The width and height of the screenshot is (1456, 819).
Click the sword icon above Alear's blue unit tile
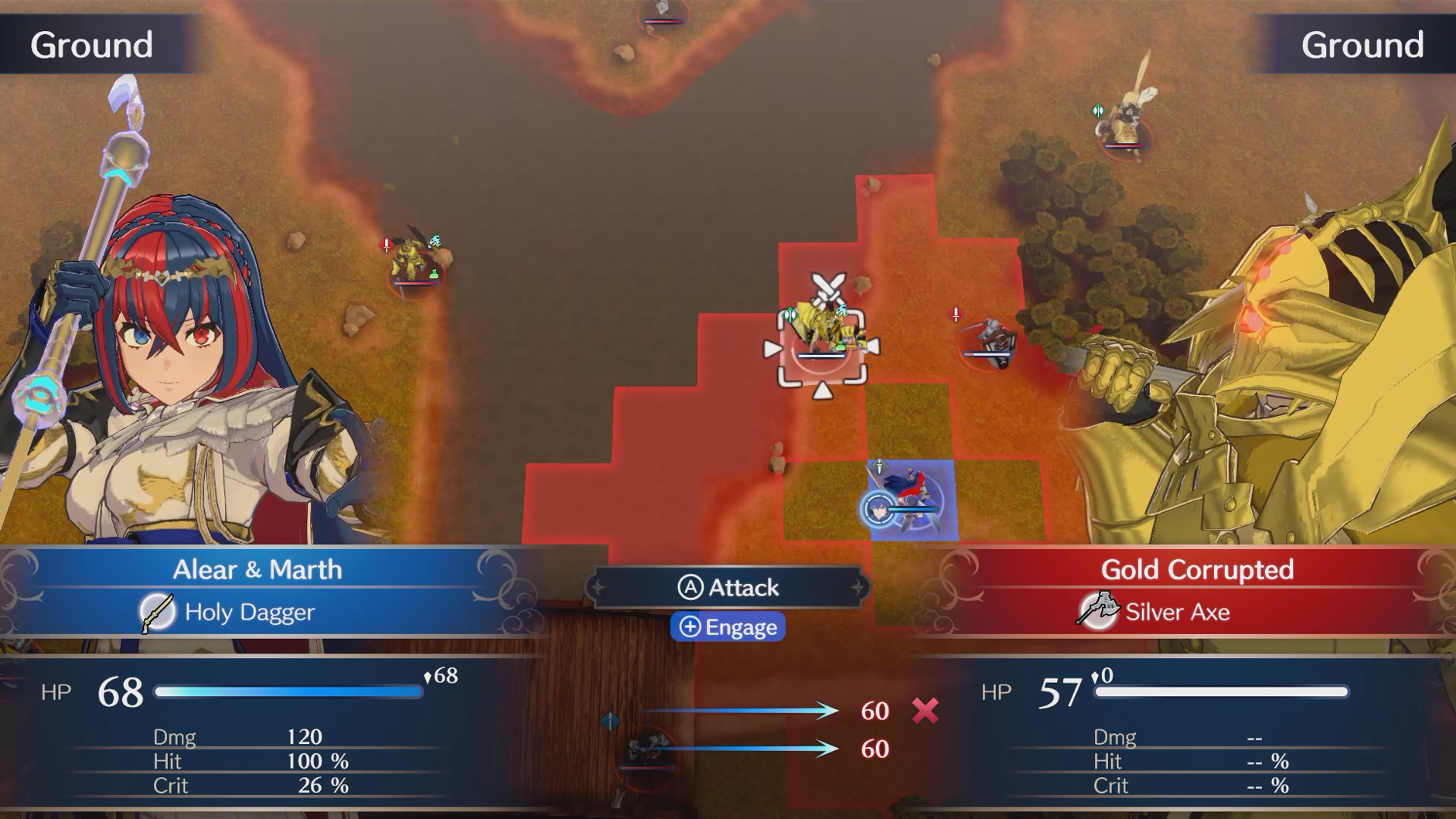pos(879,466)
